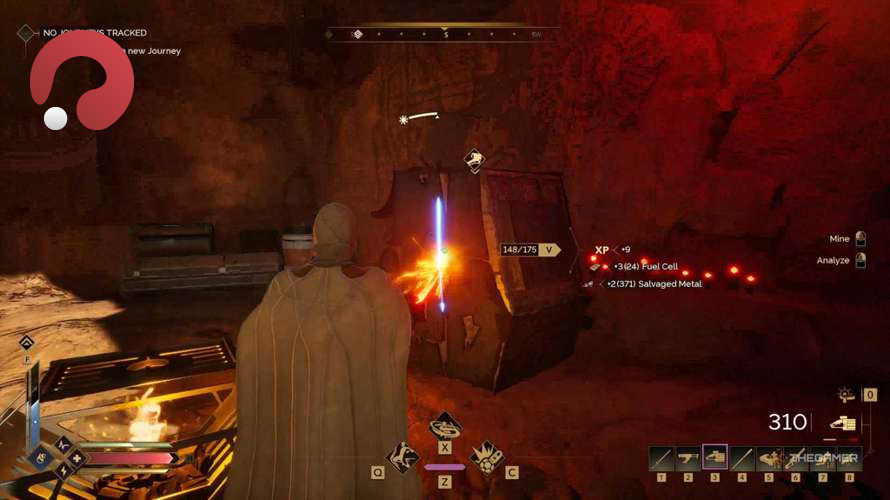This screenshot has height=500, width=890.
Task: Select the long staff in hotbar slot 4
Action: pyautogui.click(x=741, y=459)
